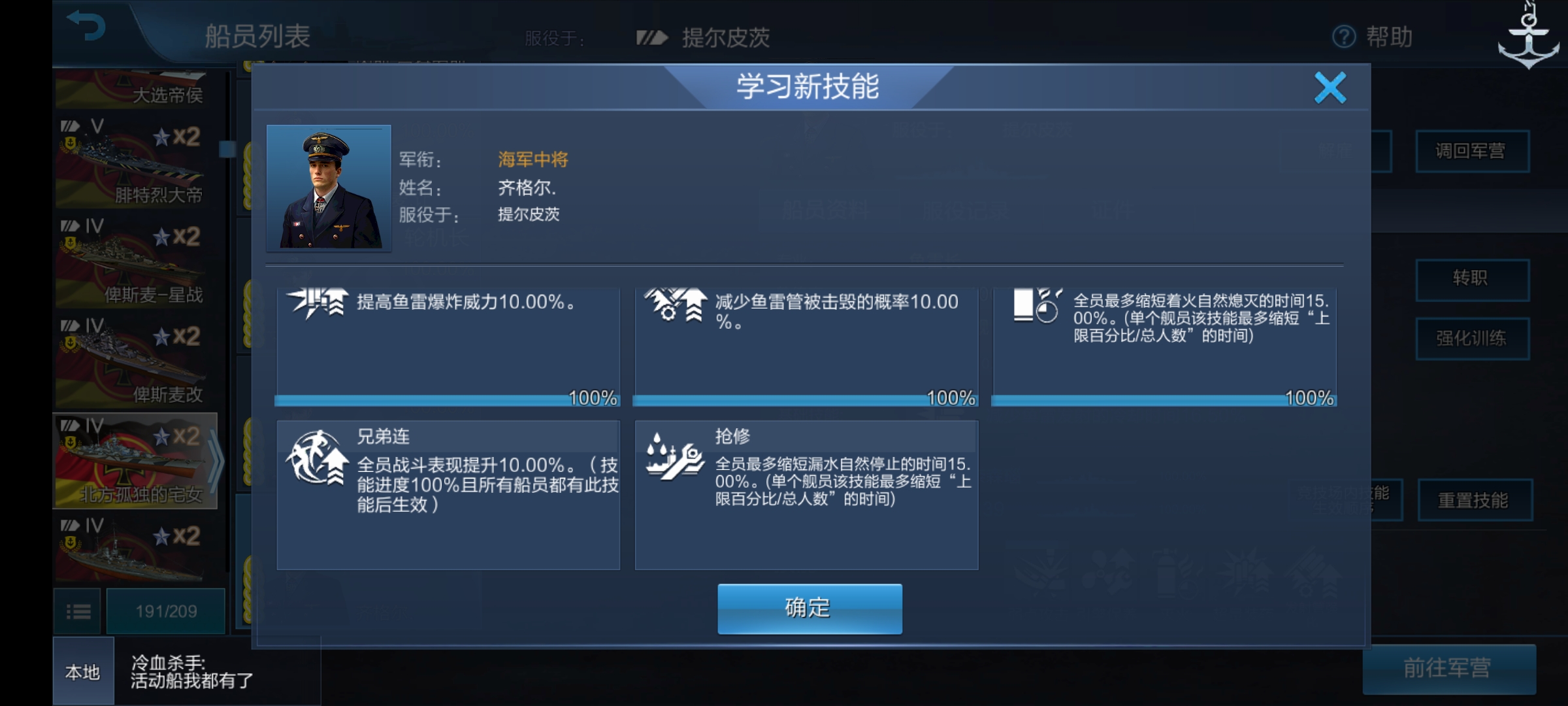Switch to the 本地 chat tab
The width and height of the screenshot is (1568, 706).
click(82, 673)
